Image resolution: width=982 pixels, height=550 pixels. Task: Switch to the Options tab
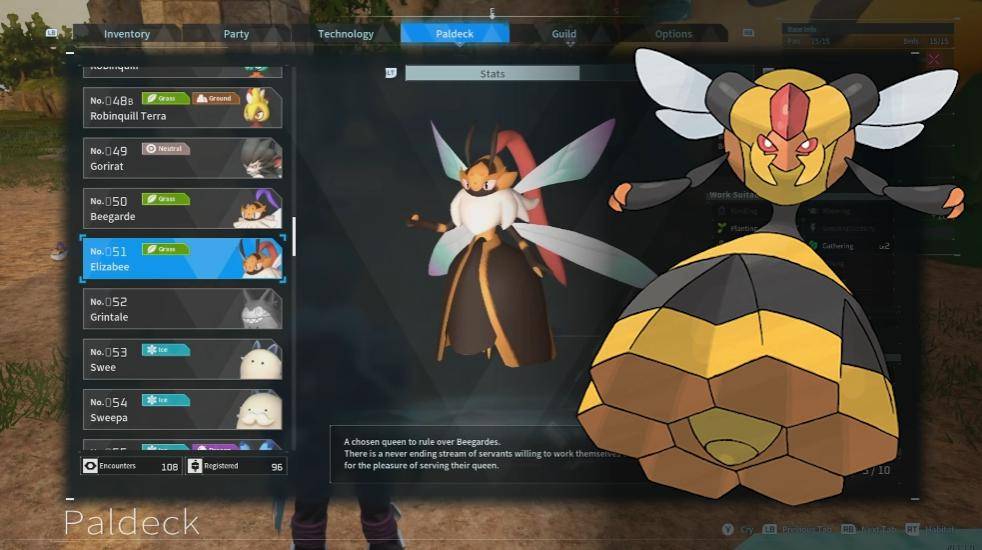coord(673,34)
